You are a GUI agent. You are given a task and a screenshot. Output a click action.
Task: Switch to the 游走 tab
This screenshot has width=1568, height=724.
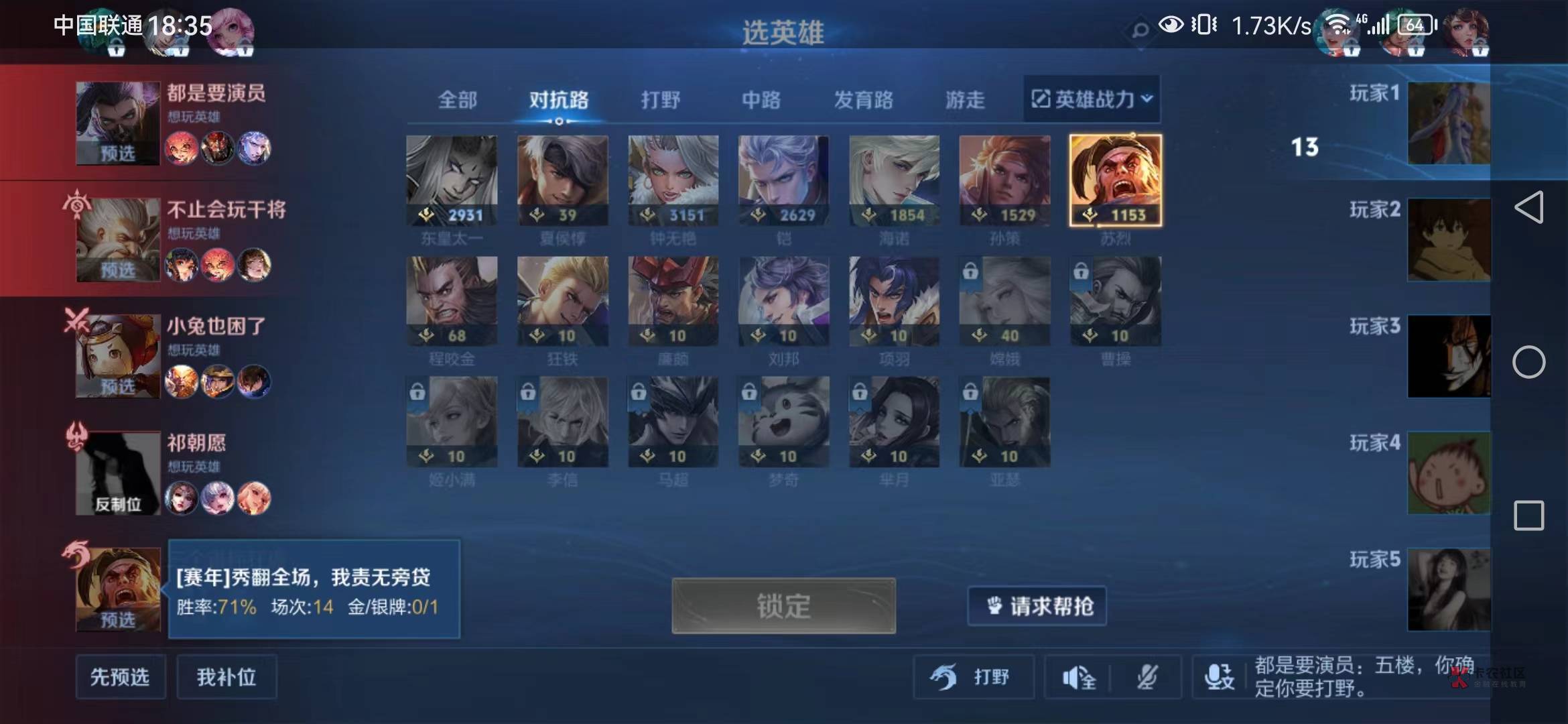(965, 100)
